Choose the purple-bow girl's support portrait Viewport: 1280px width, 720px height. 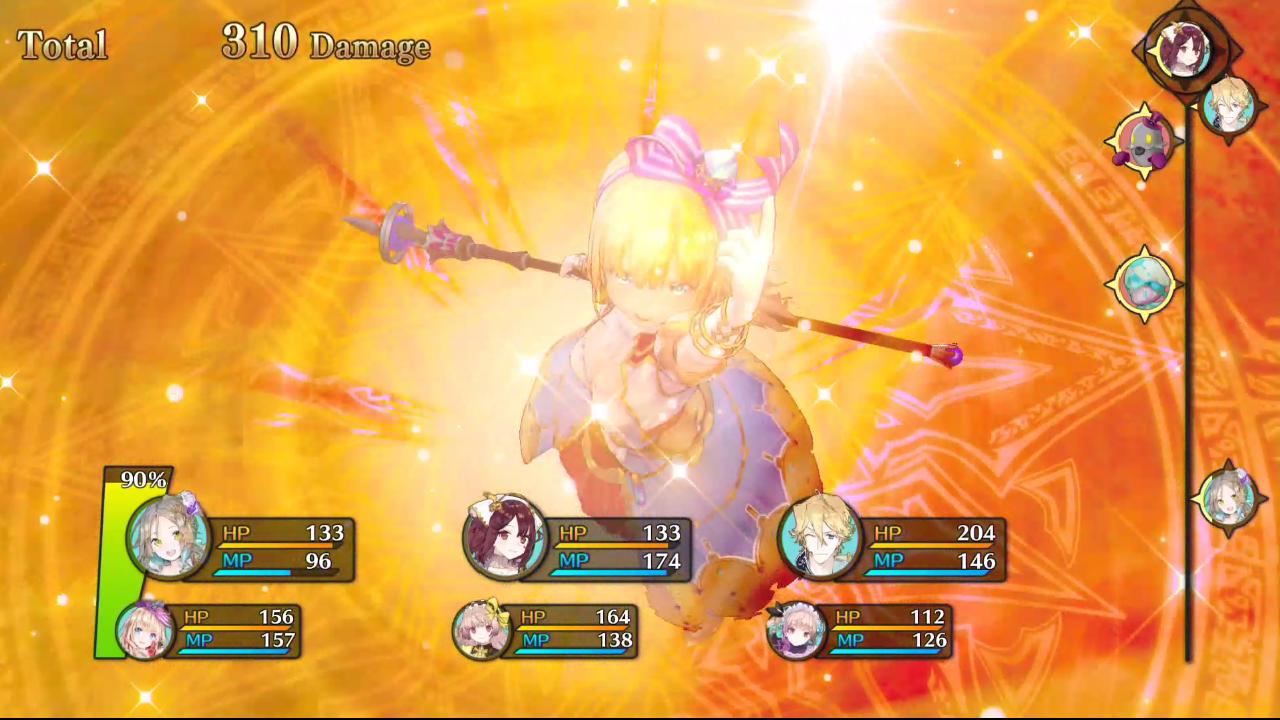pyautogui.click(x=145, y=630)
